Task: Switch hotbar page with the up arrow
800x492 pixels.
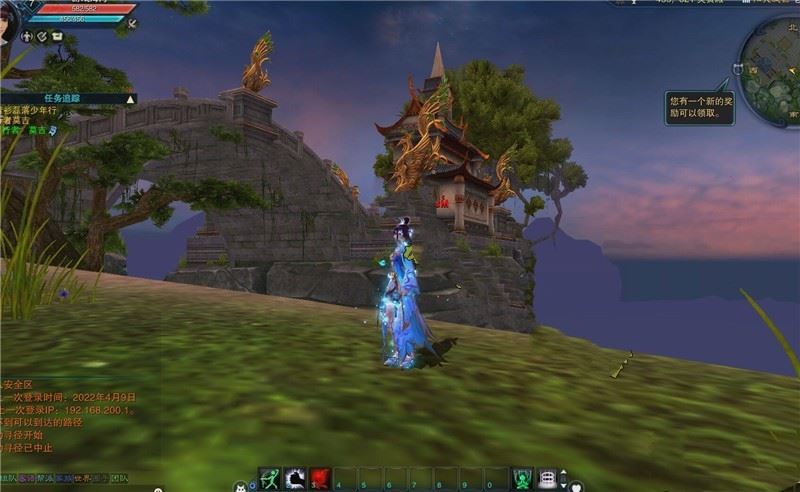Action: click(x=562, y=472)
